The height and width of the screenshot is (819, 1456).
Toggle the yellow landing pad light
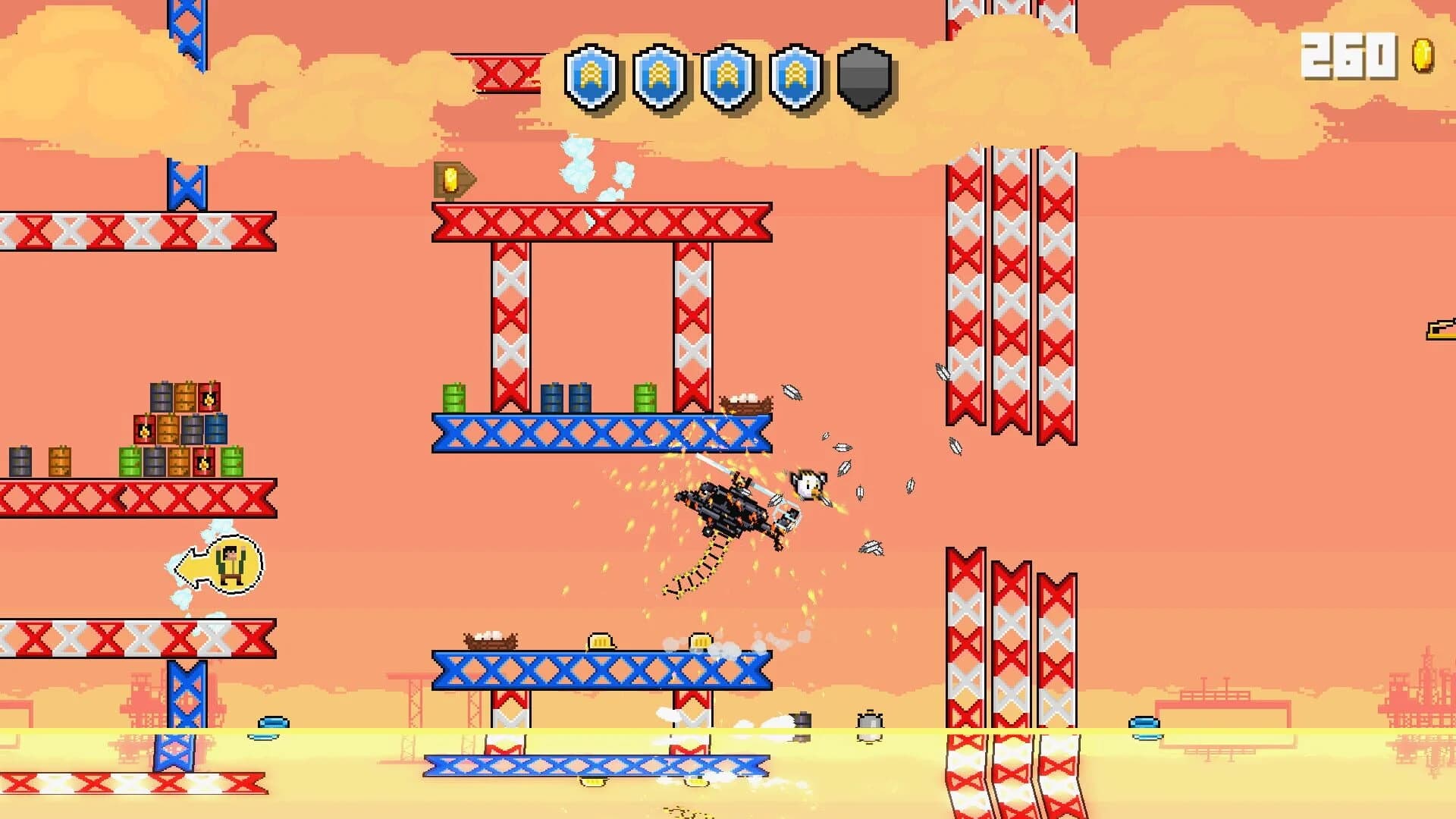[598, 639]
